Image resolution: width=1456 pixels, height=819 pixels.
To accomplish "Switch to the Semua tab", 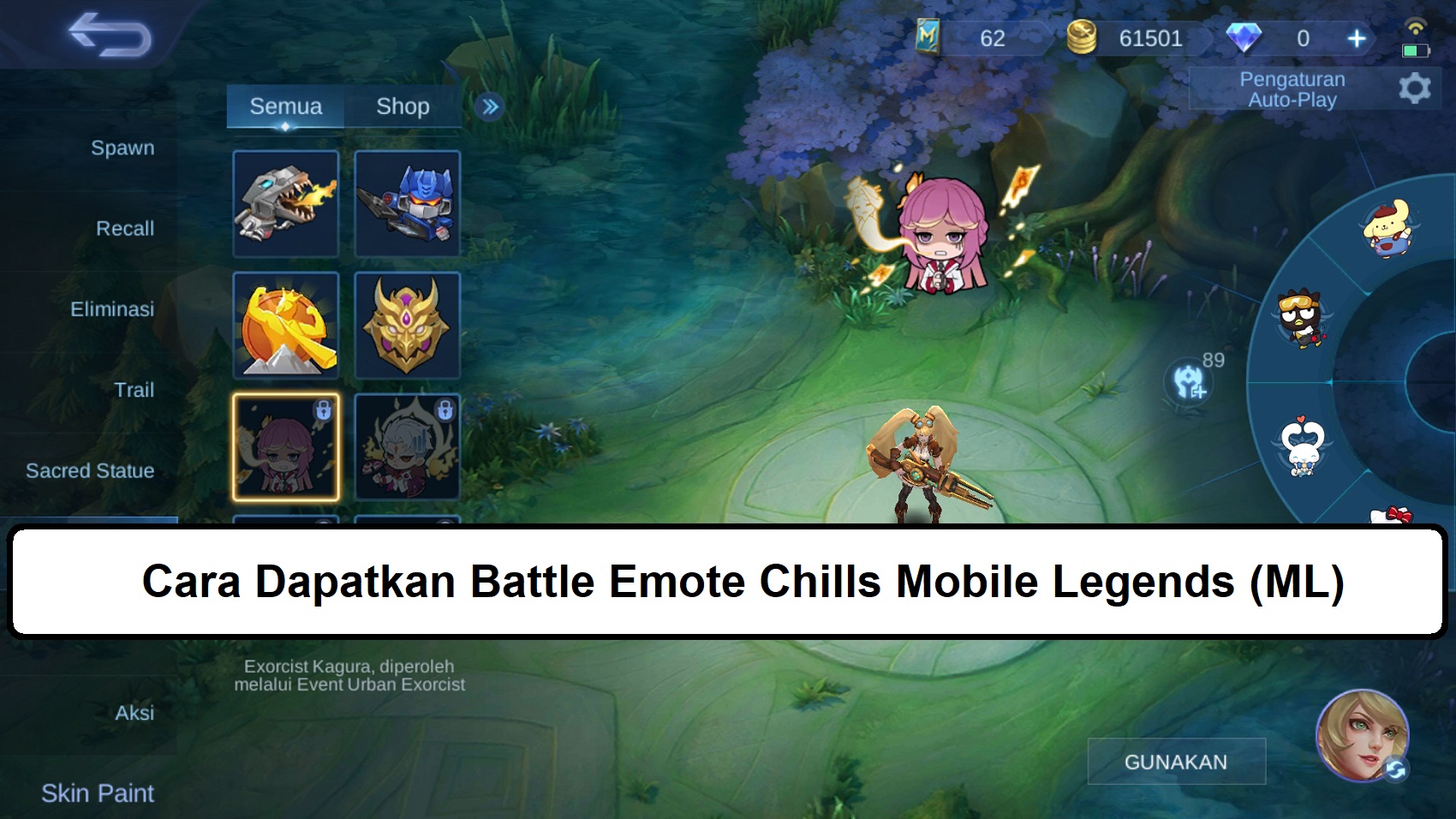I will coord(285,106).
